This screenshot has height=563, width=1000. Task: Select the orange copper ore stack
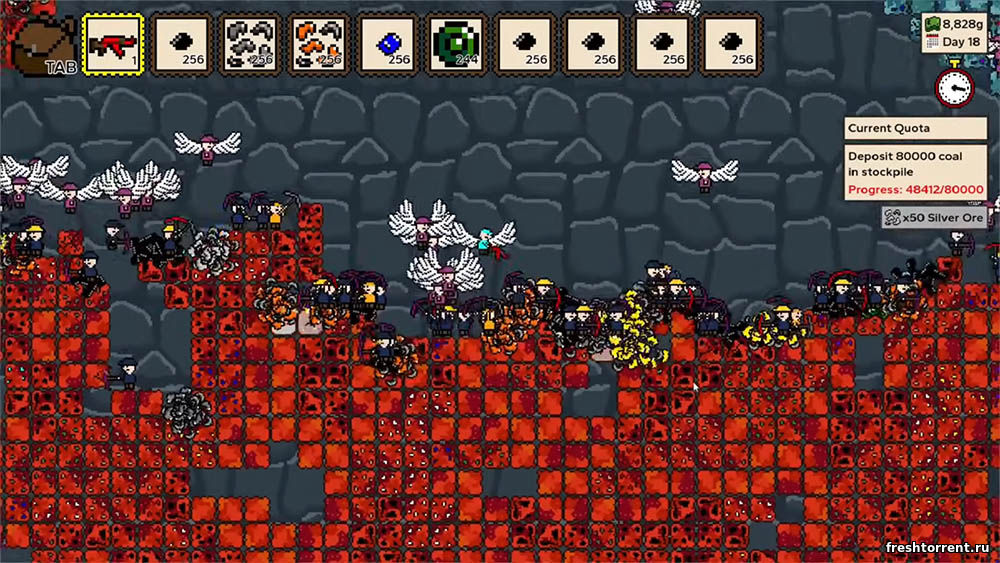(319, 45)
